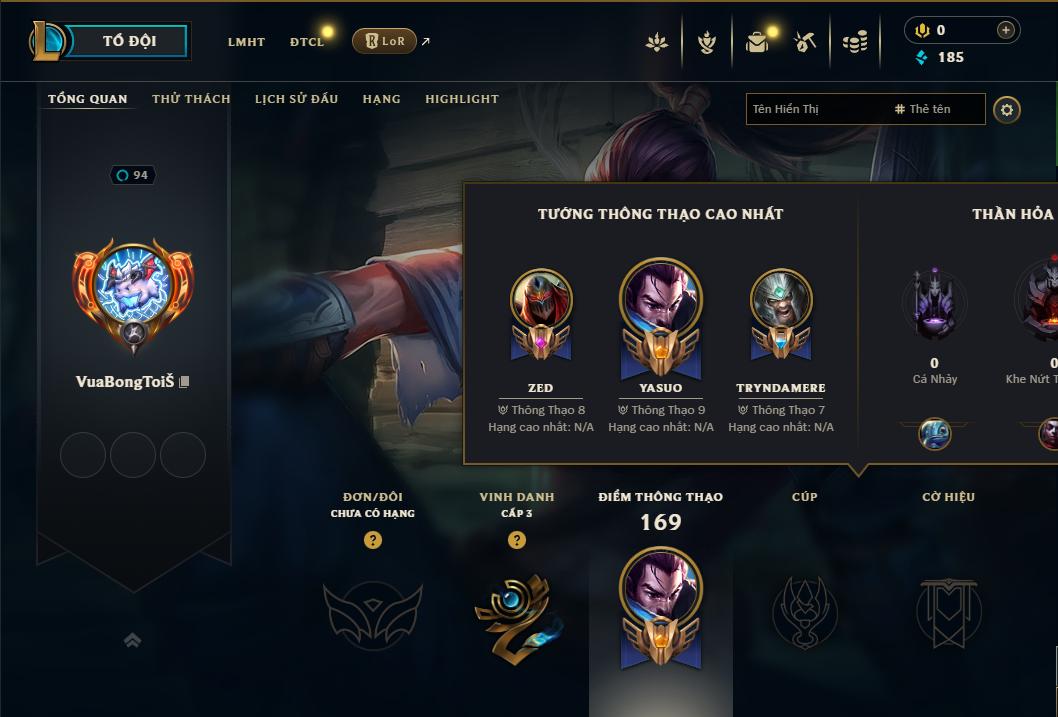This screenshot has height=717, width=1058.
Task: Open profile settings gear icon
Action: pyautogui.click(x=1007, y=110)
